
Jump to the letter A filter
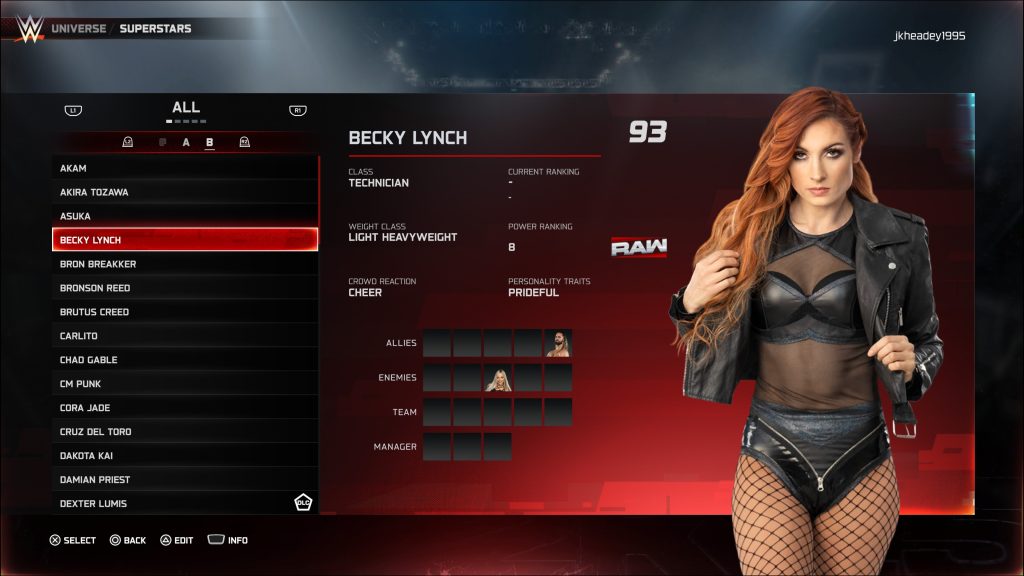(186, 143)
